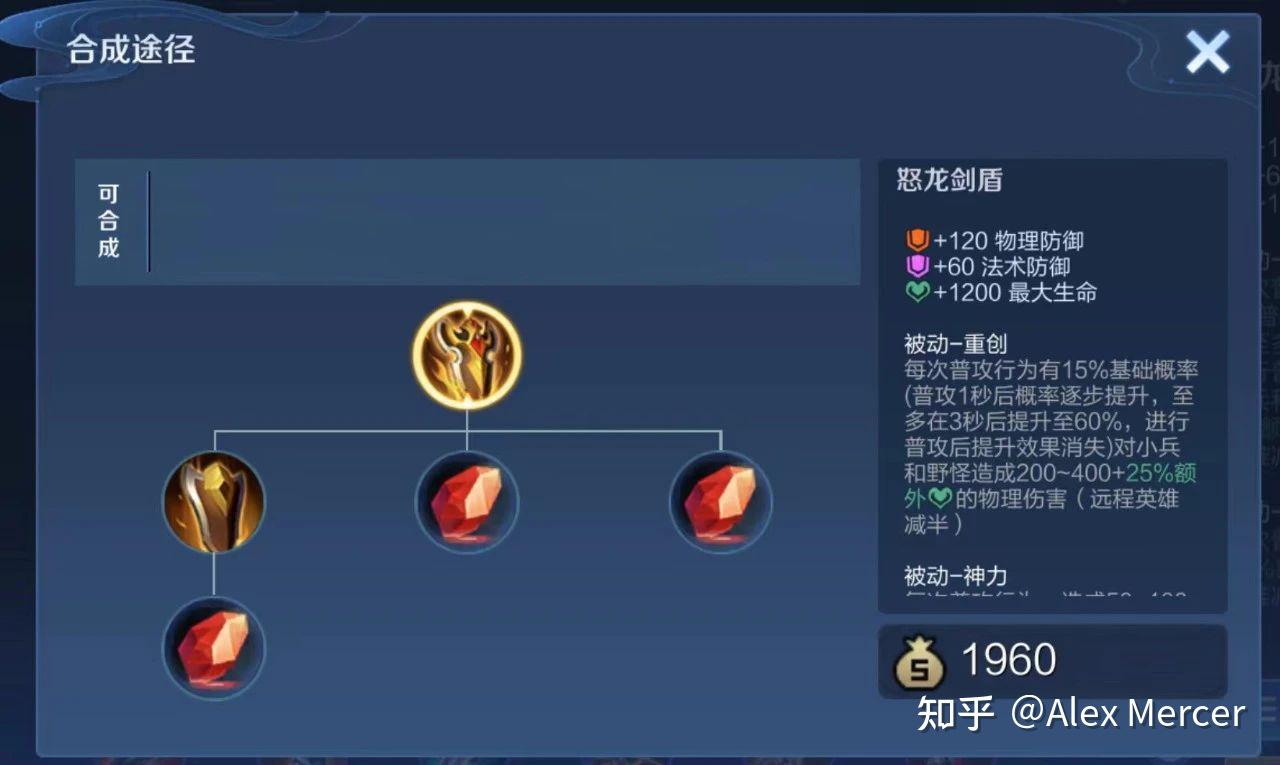This screenshot has width=1280, height=765.
Task: Close the 合成途径 panel
Action: [x=1208, y=52]
